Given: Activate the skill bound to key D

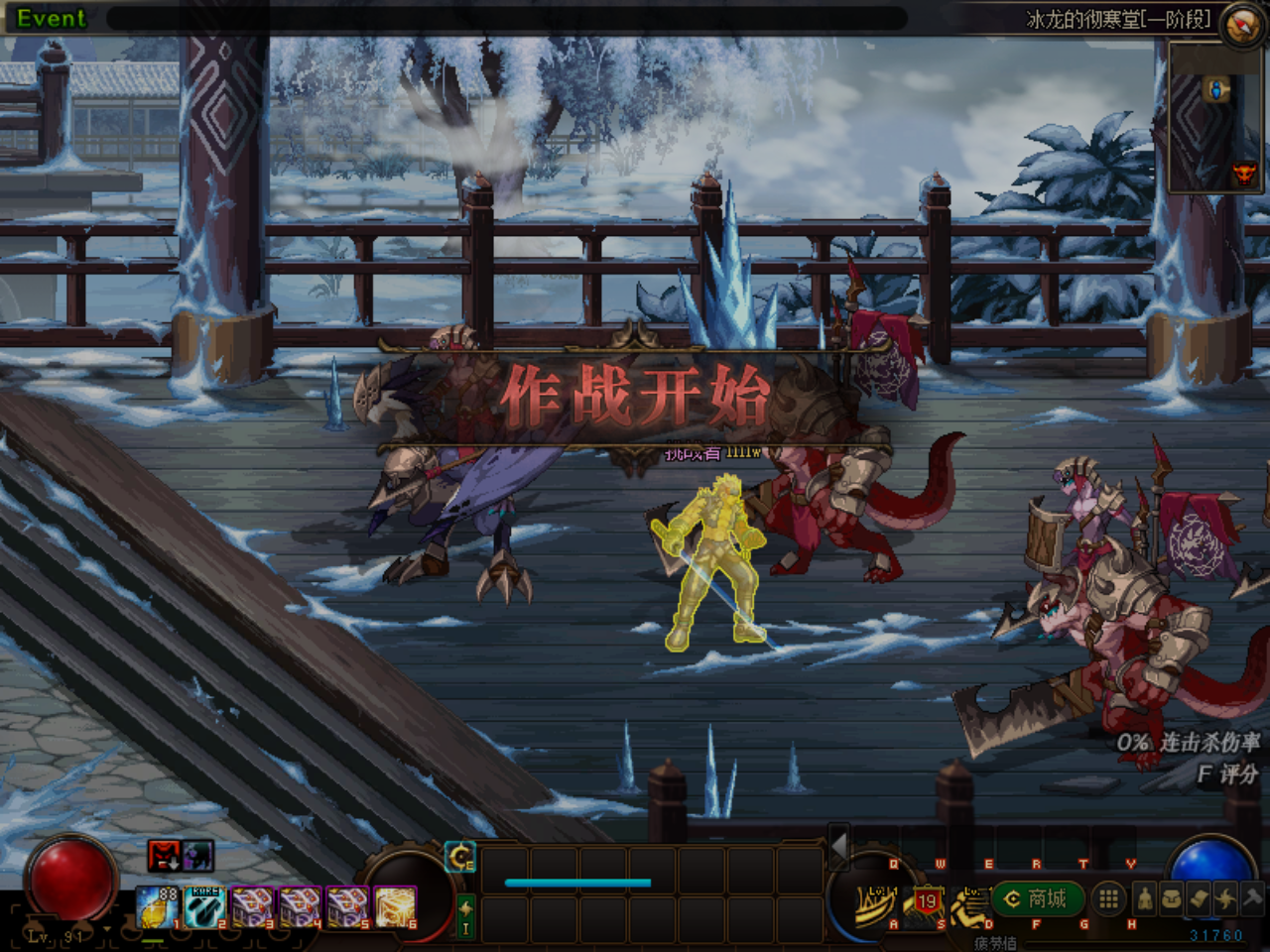Looking at the screenshot, I should (970, 902).
